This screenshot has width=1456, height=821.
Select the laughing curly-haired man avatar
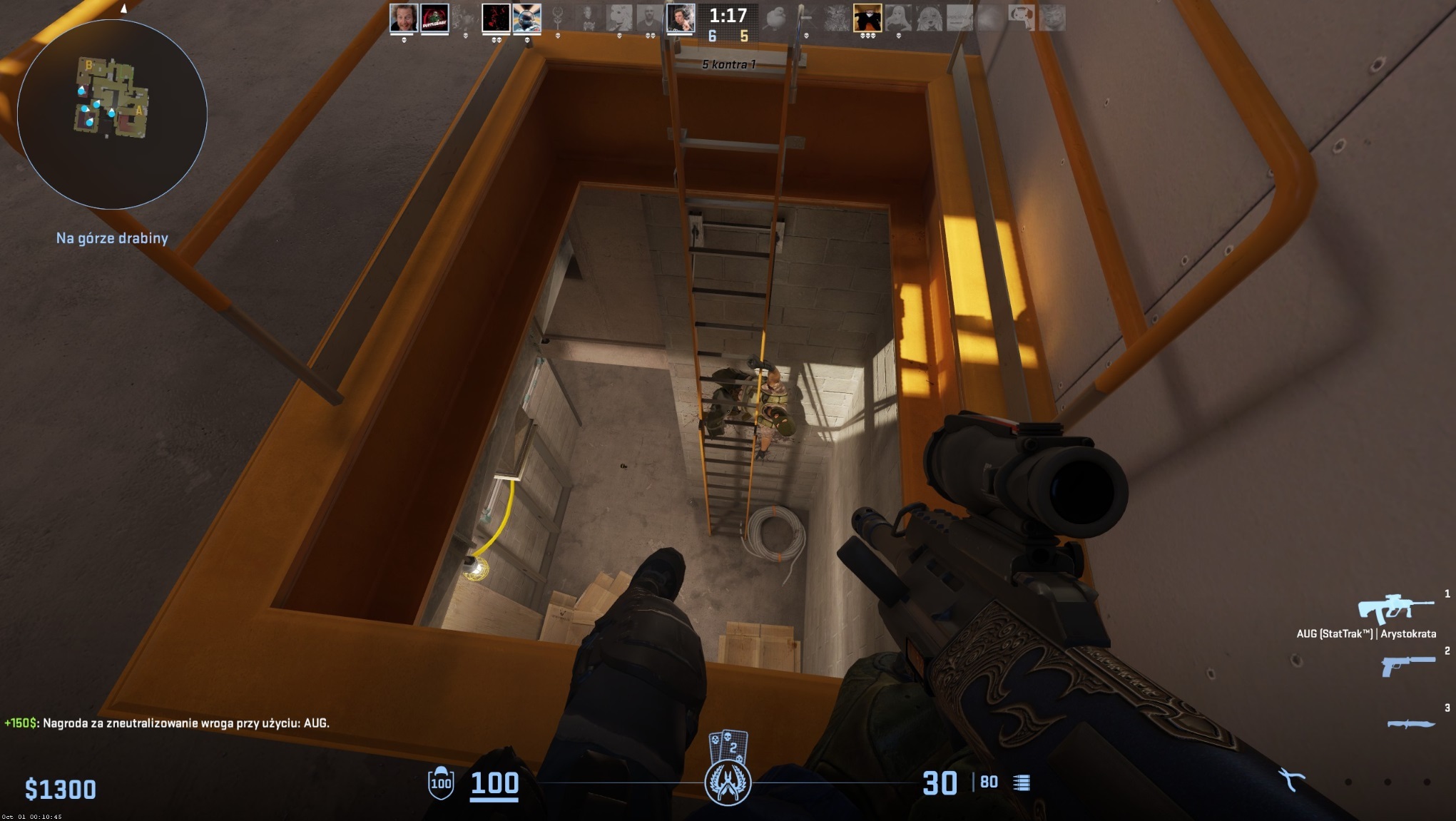coord(403,18)
